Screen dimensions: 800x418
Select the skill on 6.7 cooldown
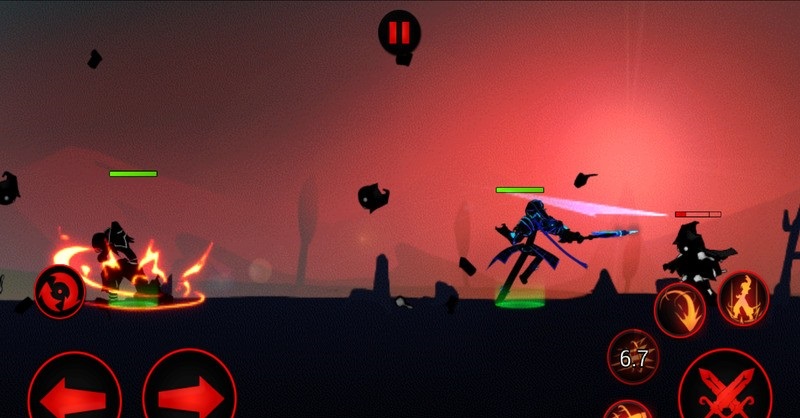(x=633, y=357)
